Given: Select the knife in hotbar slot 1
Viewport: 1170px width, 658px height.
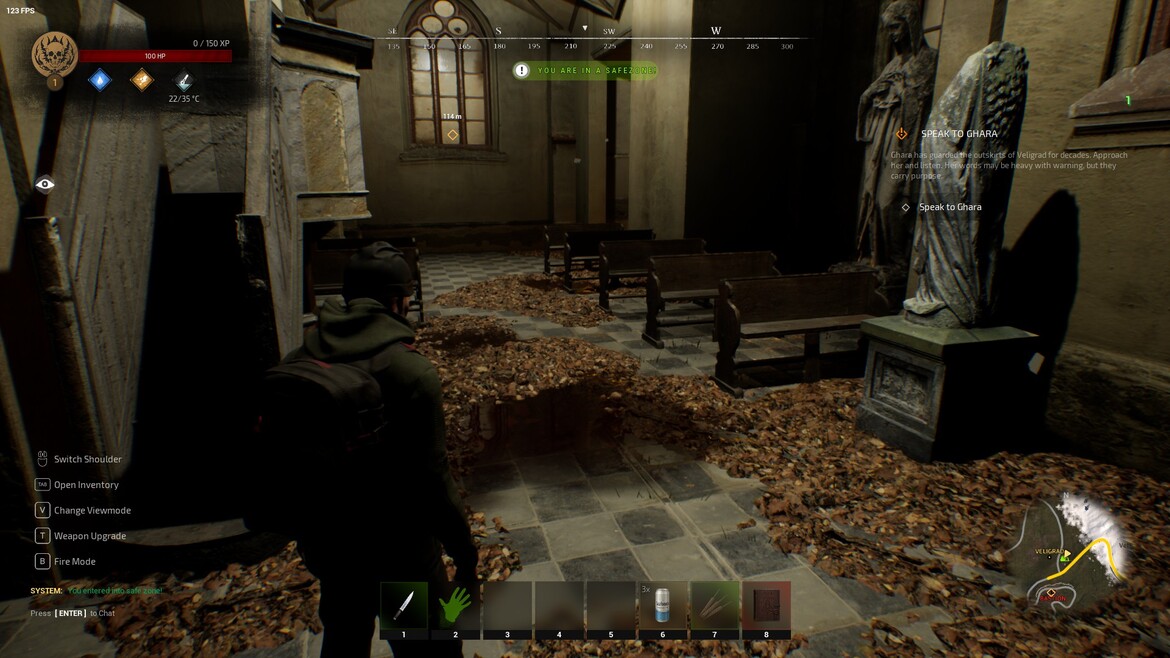Looking at the screenshot, I should (404, 606).
